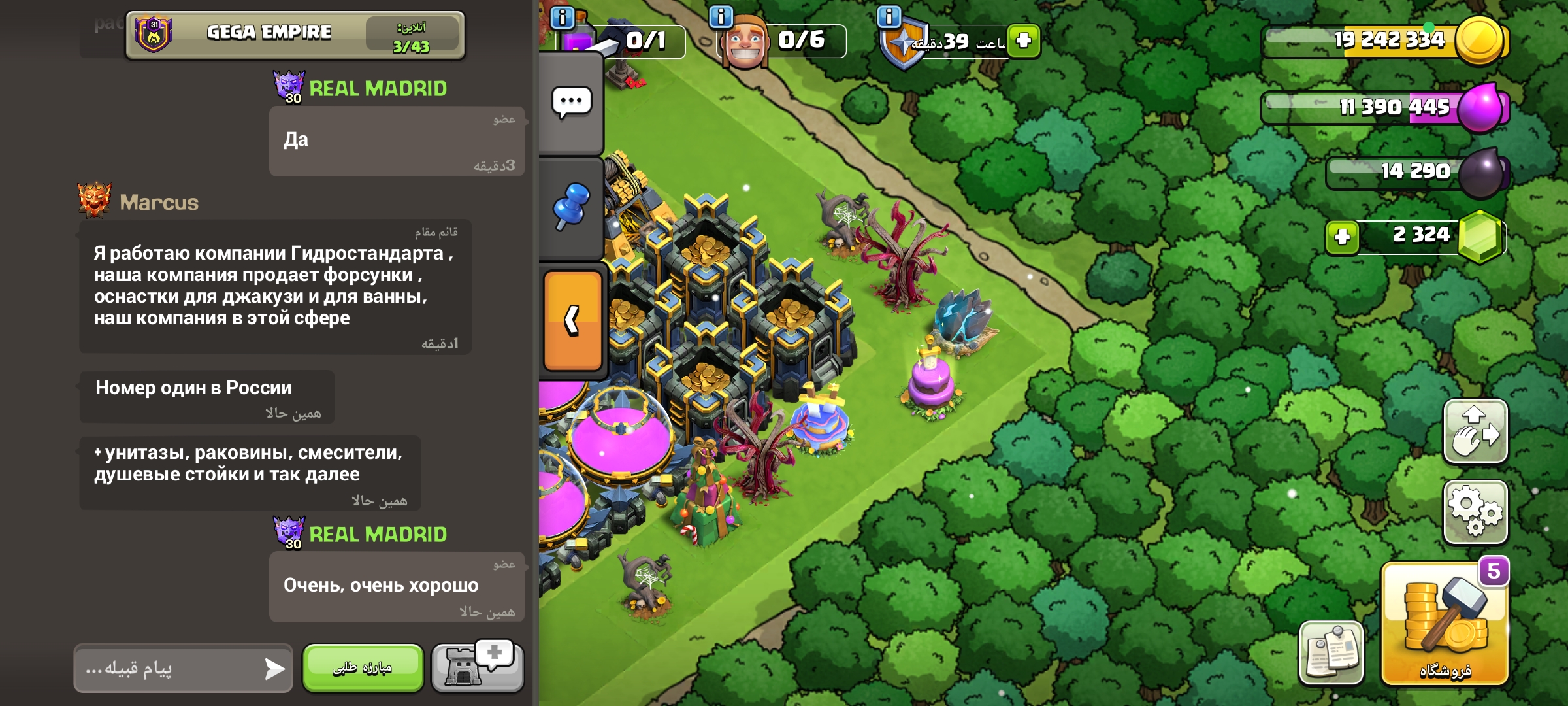Request clan castle troops
The image size is (1568, 706).
(x=478, y=667)
